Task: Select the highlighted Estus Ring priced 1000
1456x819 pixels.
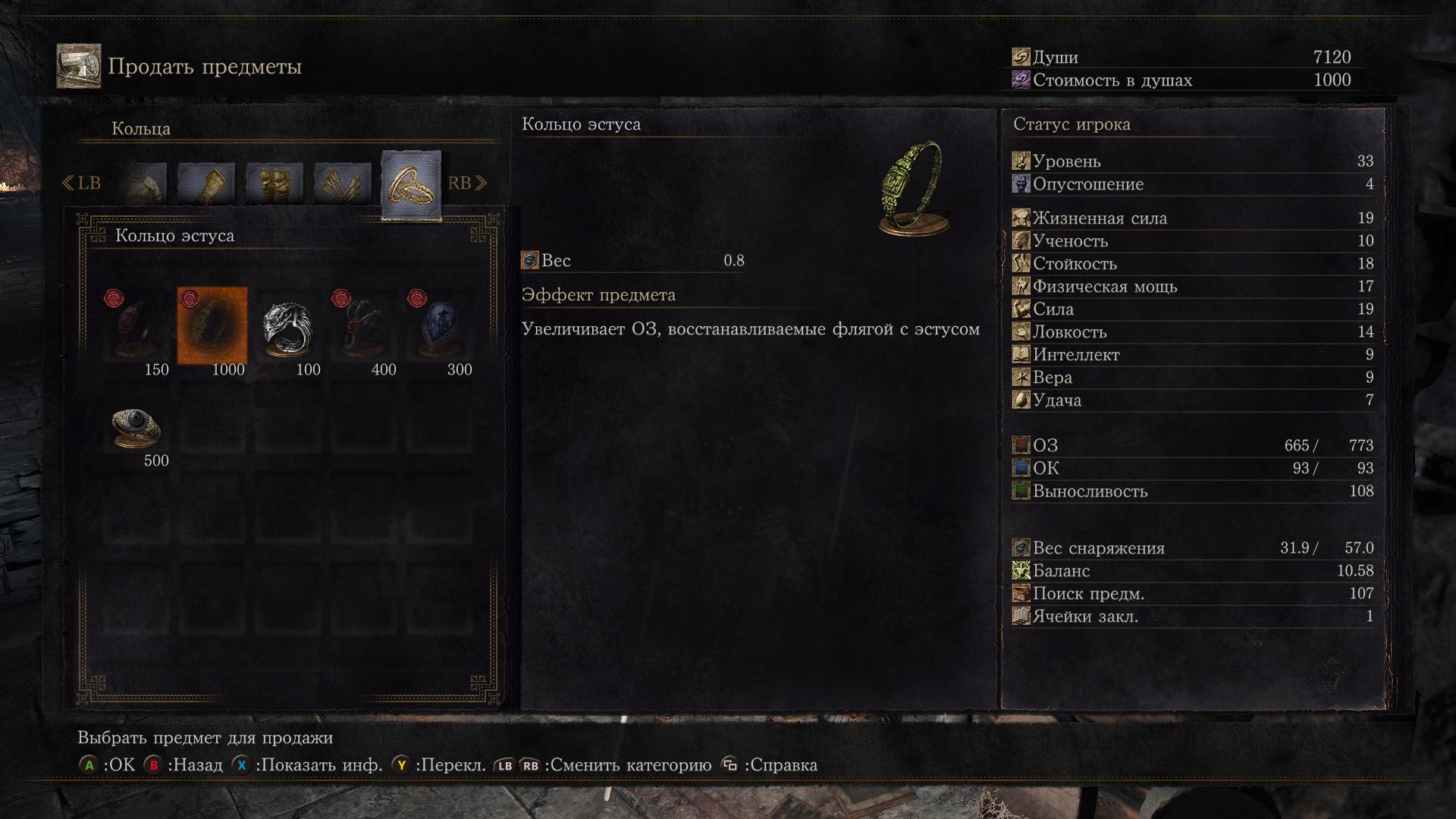Action: pos(212,326)
